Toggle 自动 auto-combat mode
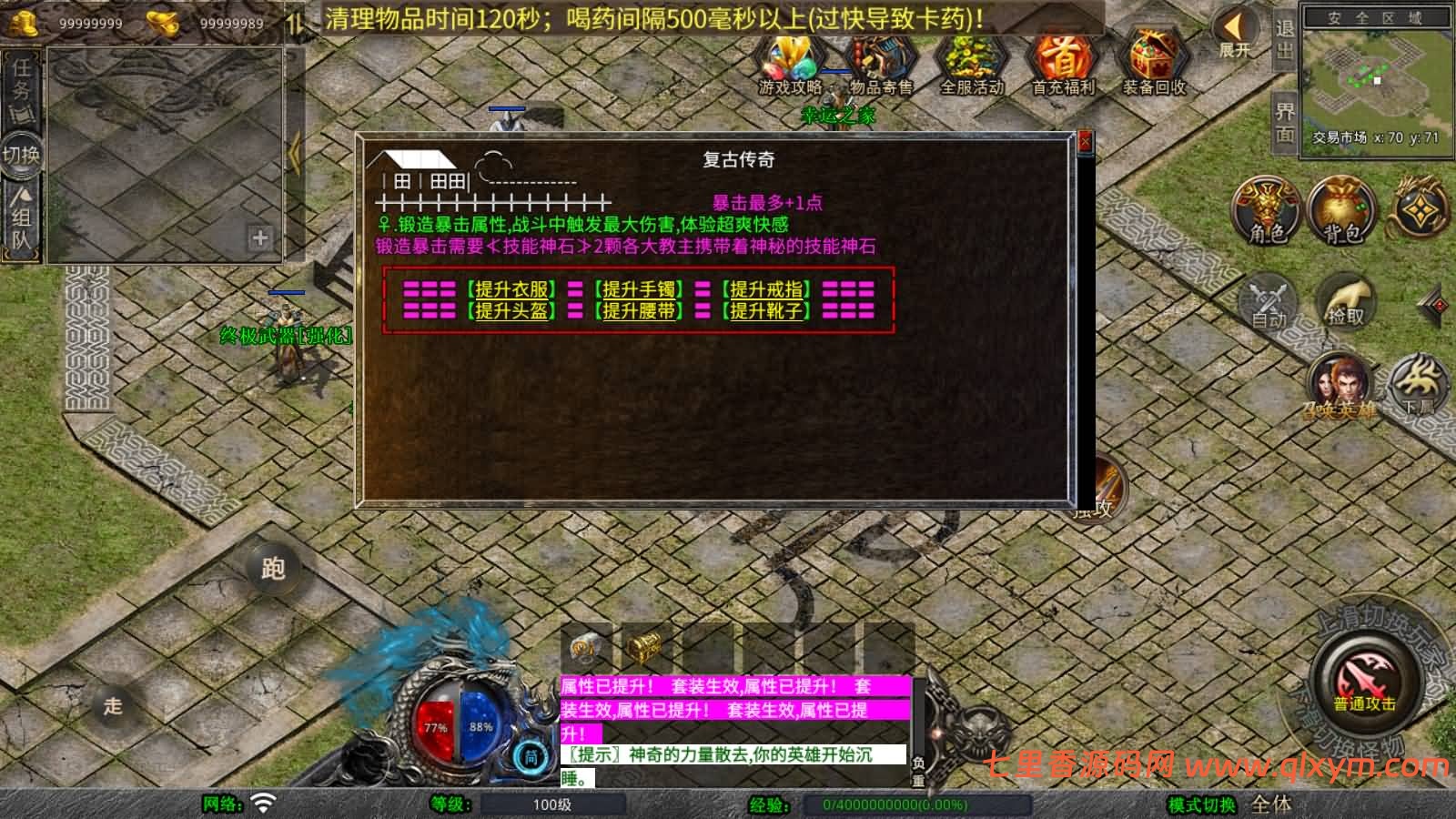This screenshot has width=1456, height=819. coord(1267,300)
